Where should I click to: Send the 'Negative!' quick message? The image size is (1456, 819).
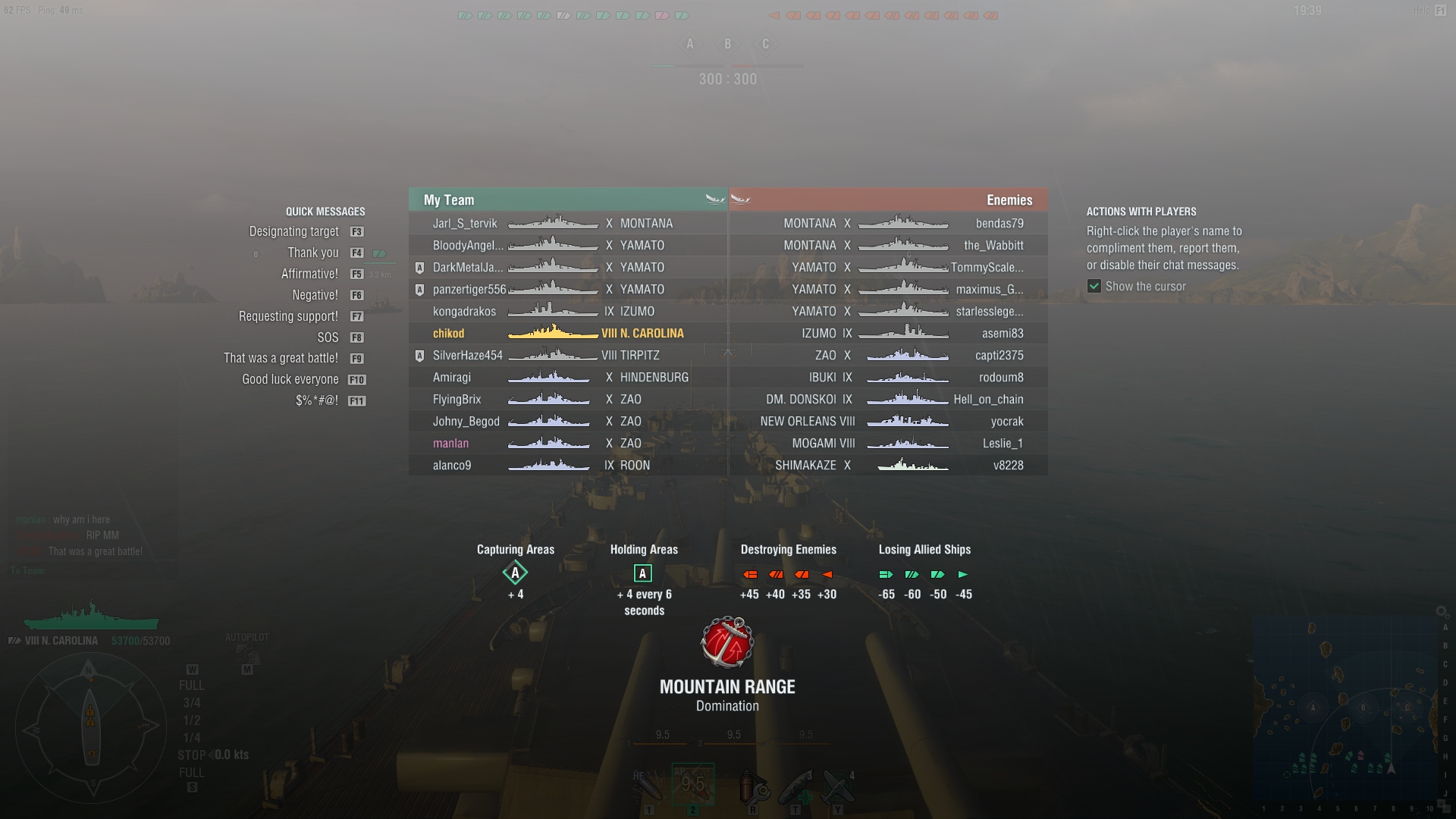coord(315,296)
